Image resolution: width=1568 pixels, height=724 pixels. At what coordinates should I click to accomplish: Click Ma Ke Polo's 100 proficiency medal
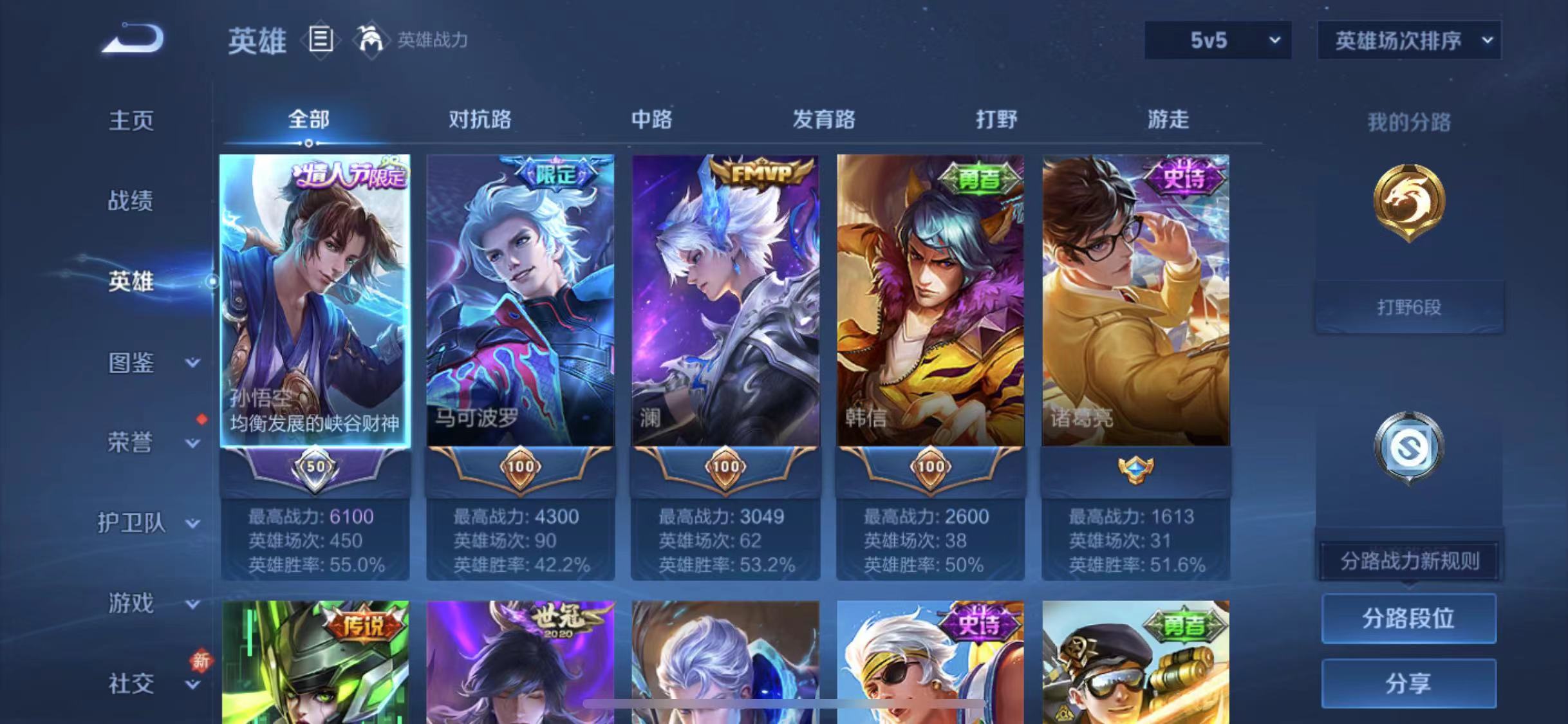[x=520, y=467]
